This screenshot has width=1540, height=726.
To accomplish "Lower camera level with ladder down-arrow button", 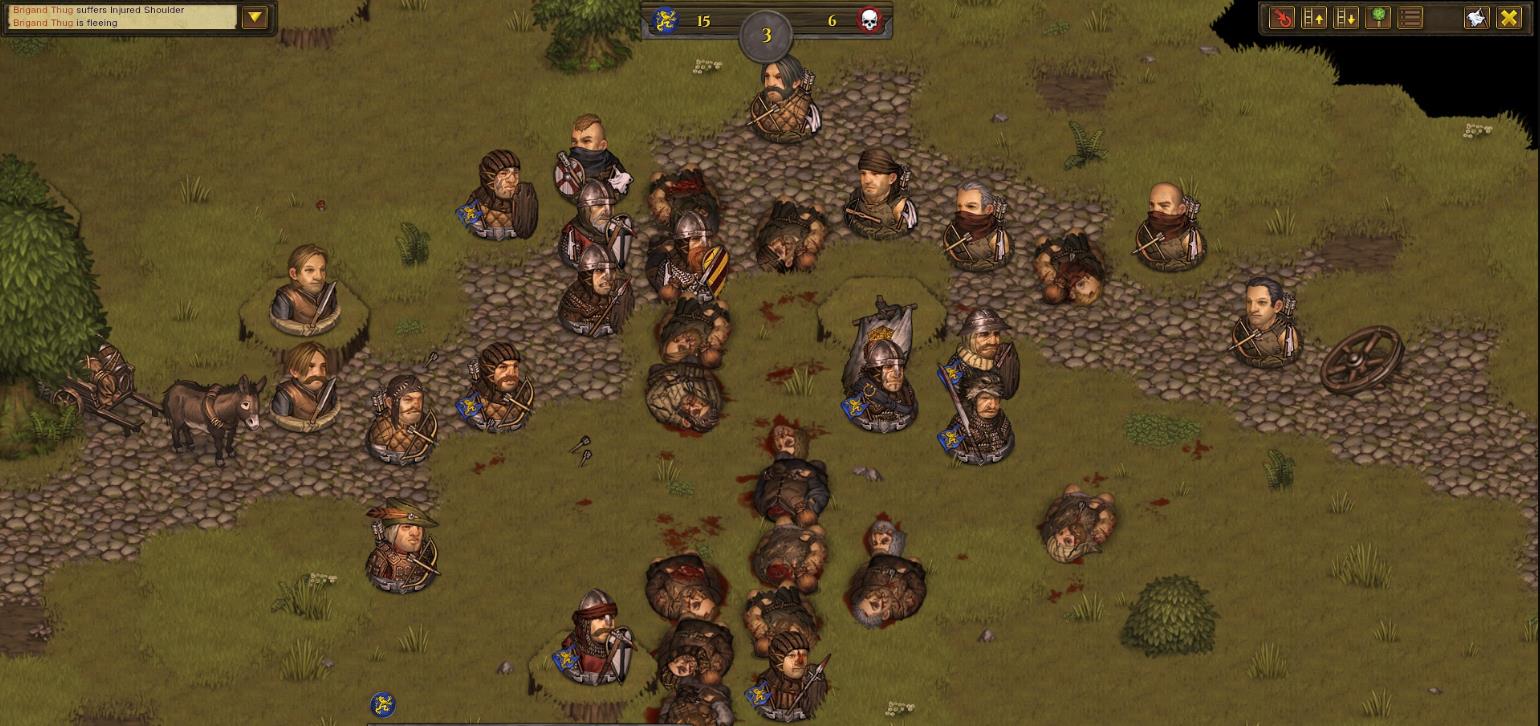I will pyautogui.click(x=1345, y=18).
